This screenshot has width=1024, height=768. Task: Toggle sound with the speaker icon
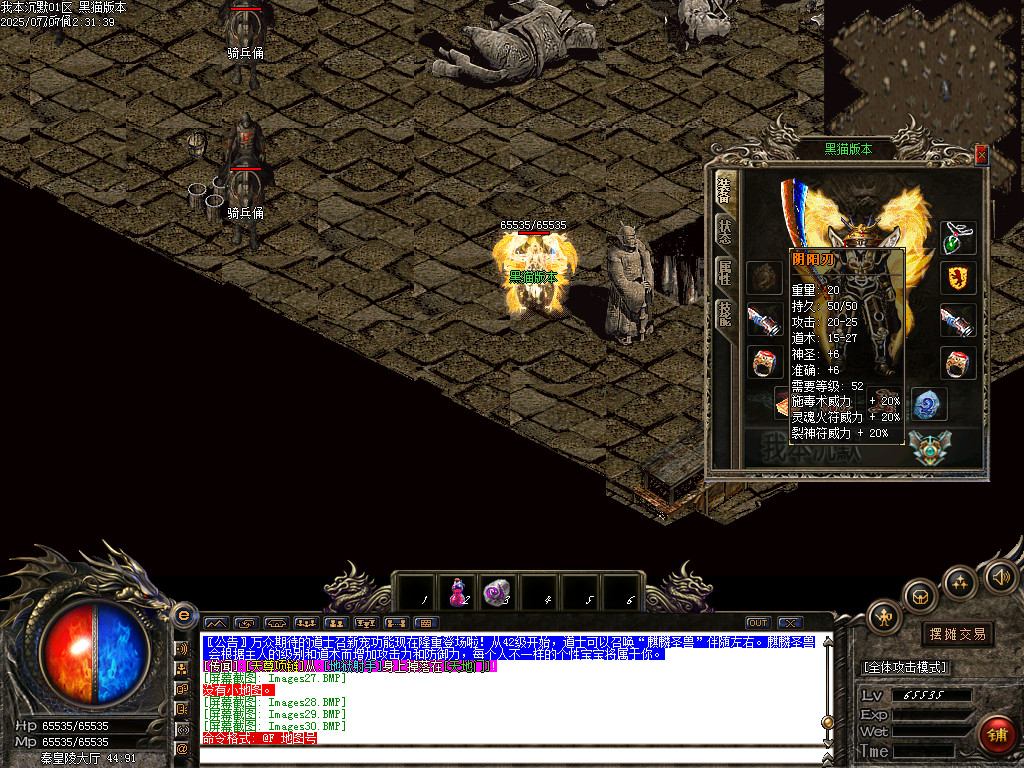[x=1000, y=576]
